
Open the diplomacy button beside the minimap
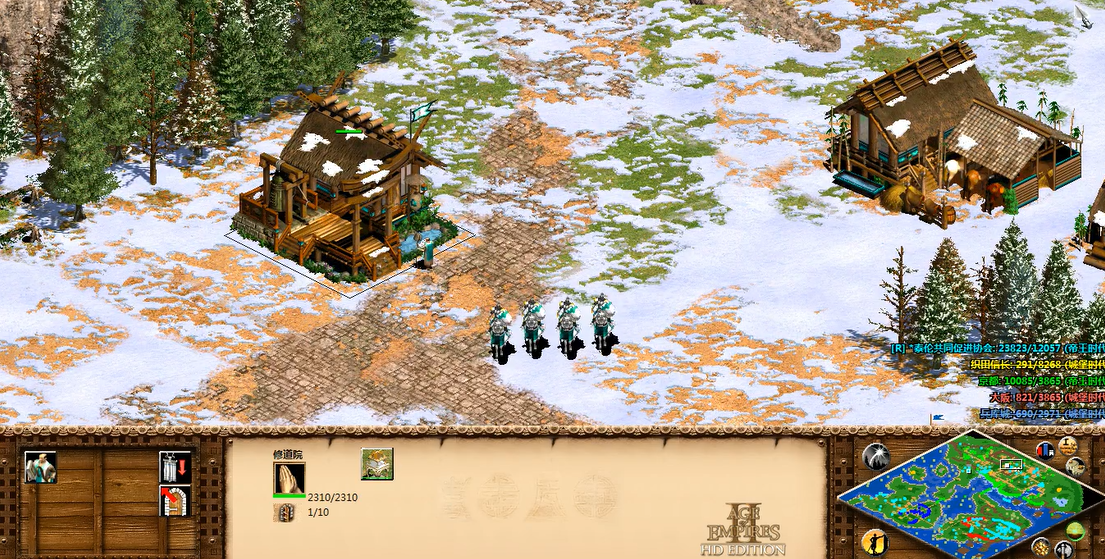pos(1076,467)
